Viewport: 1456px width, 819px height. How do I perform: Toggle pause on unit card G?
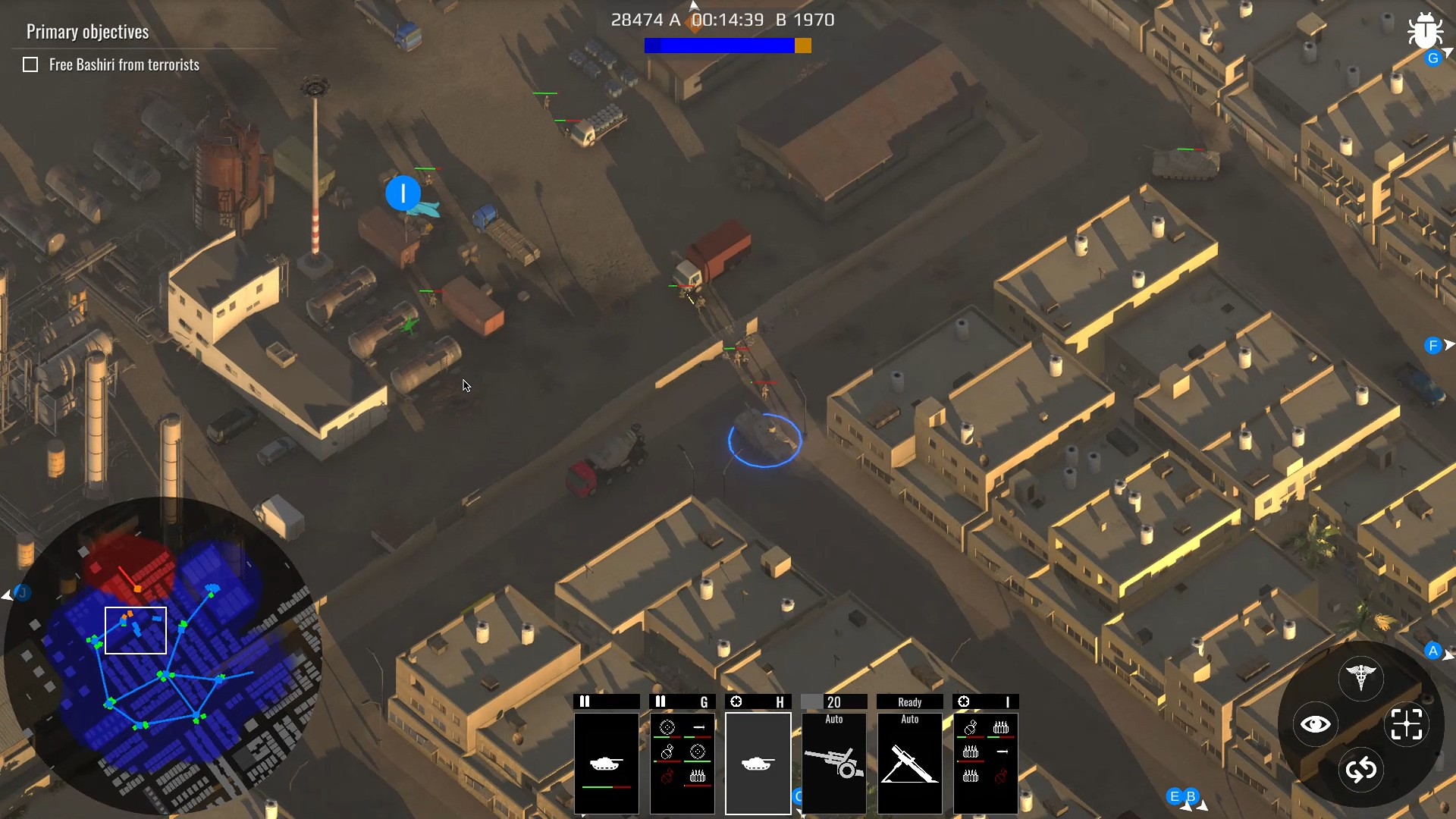[662, 701]
